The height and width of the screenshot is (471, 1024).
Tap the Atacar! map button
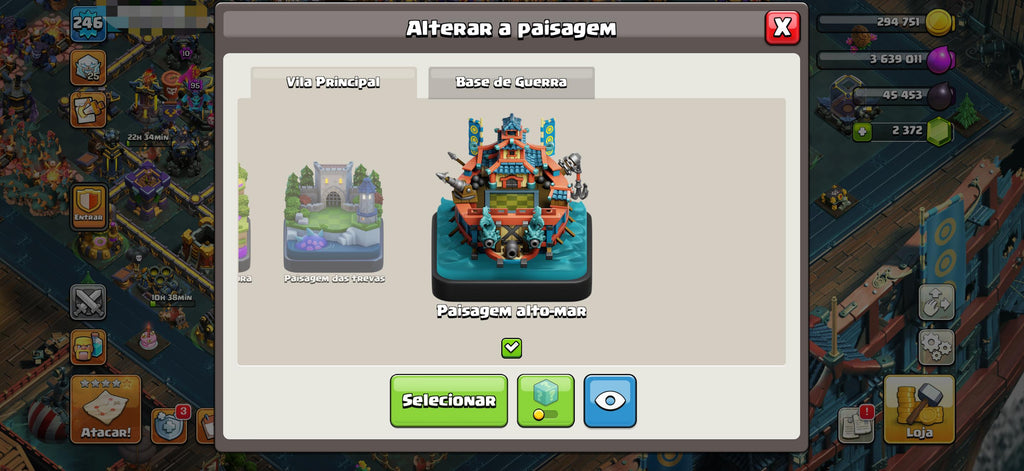[104, 408]
